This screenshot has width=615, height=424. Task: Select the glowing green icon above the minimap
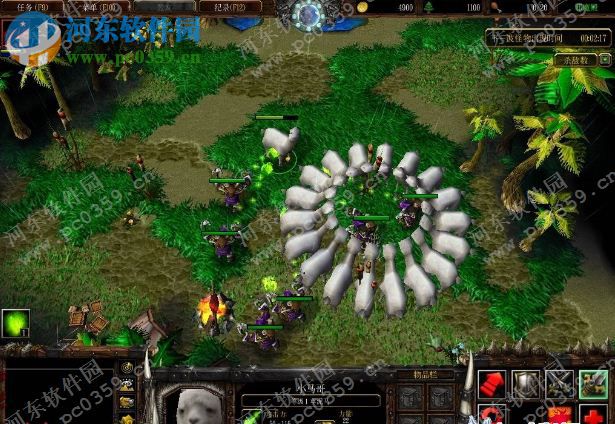tap(15, 323)
